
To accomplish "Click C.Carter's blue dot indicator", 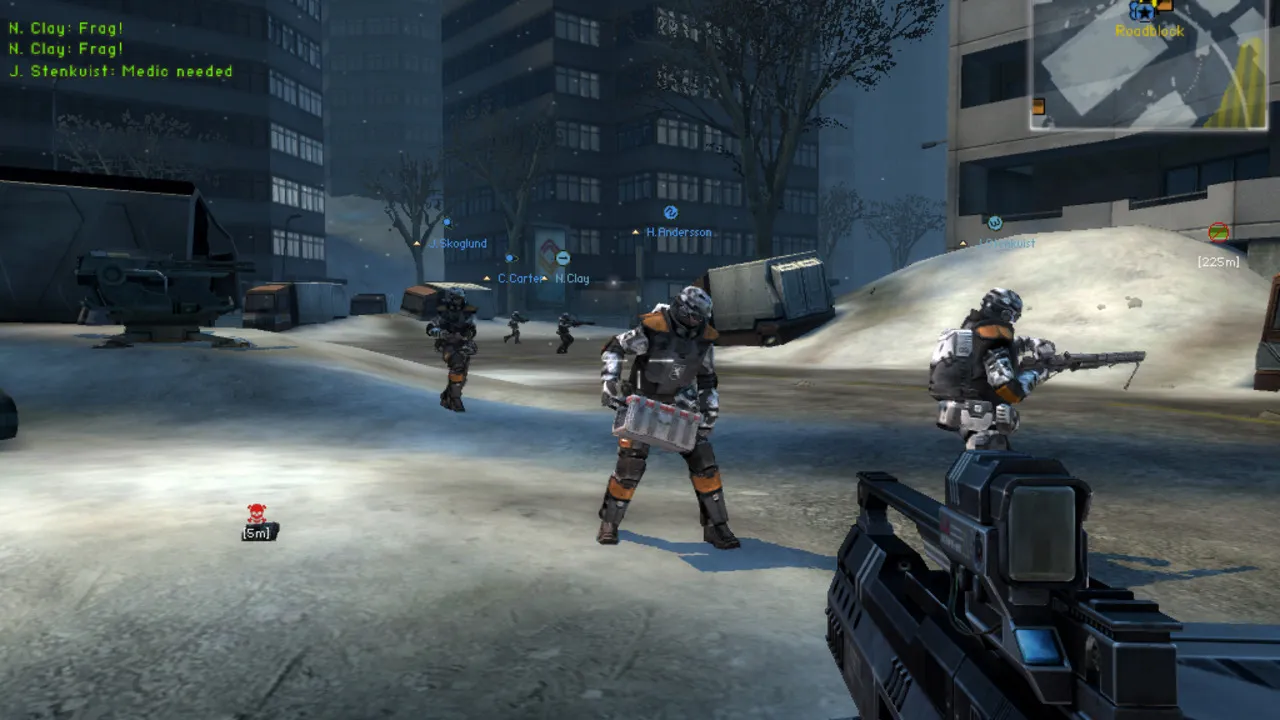I will 509,257.
